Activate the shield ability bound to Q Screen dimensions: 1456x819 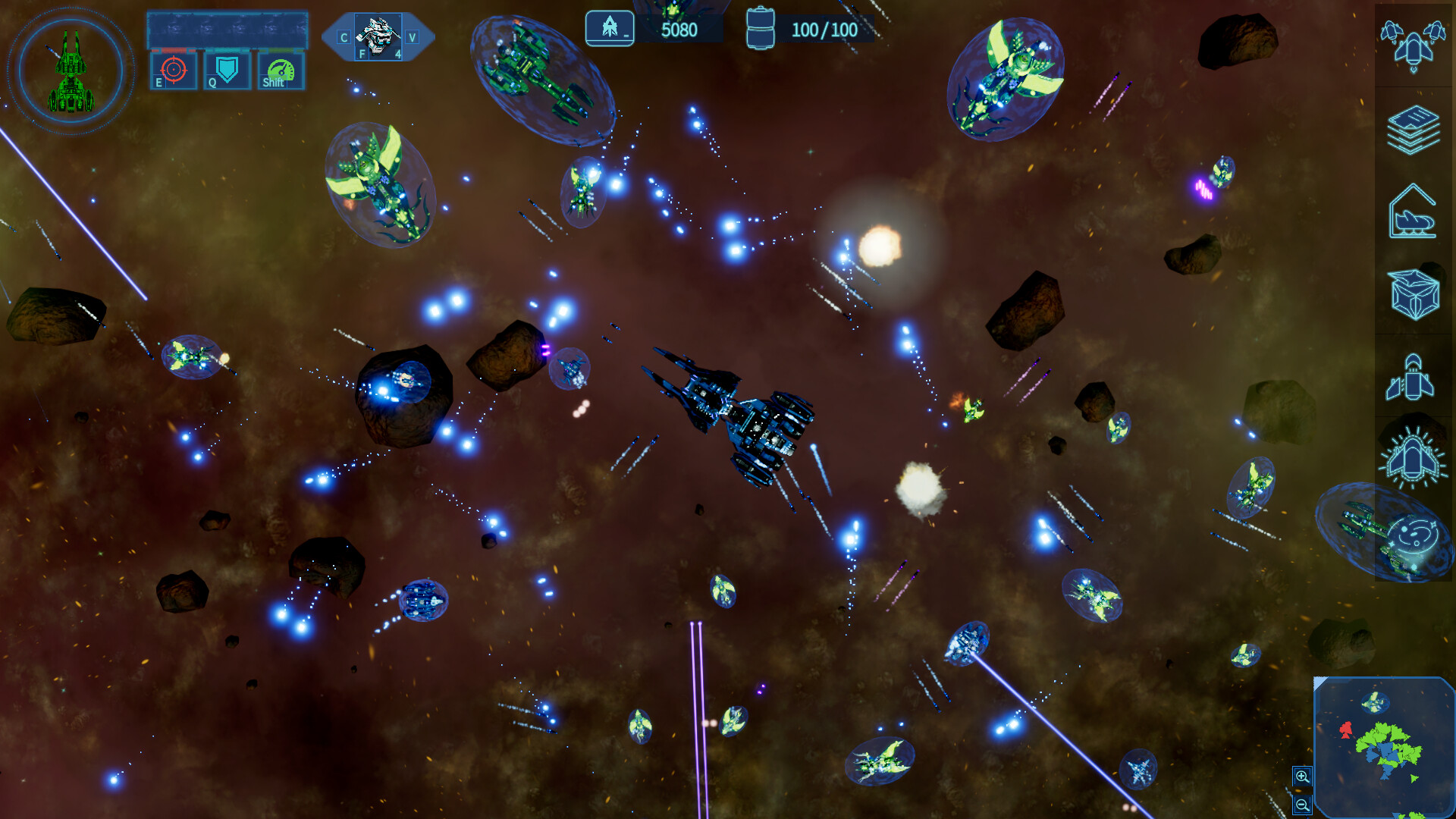225,71
